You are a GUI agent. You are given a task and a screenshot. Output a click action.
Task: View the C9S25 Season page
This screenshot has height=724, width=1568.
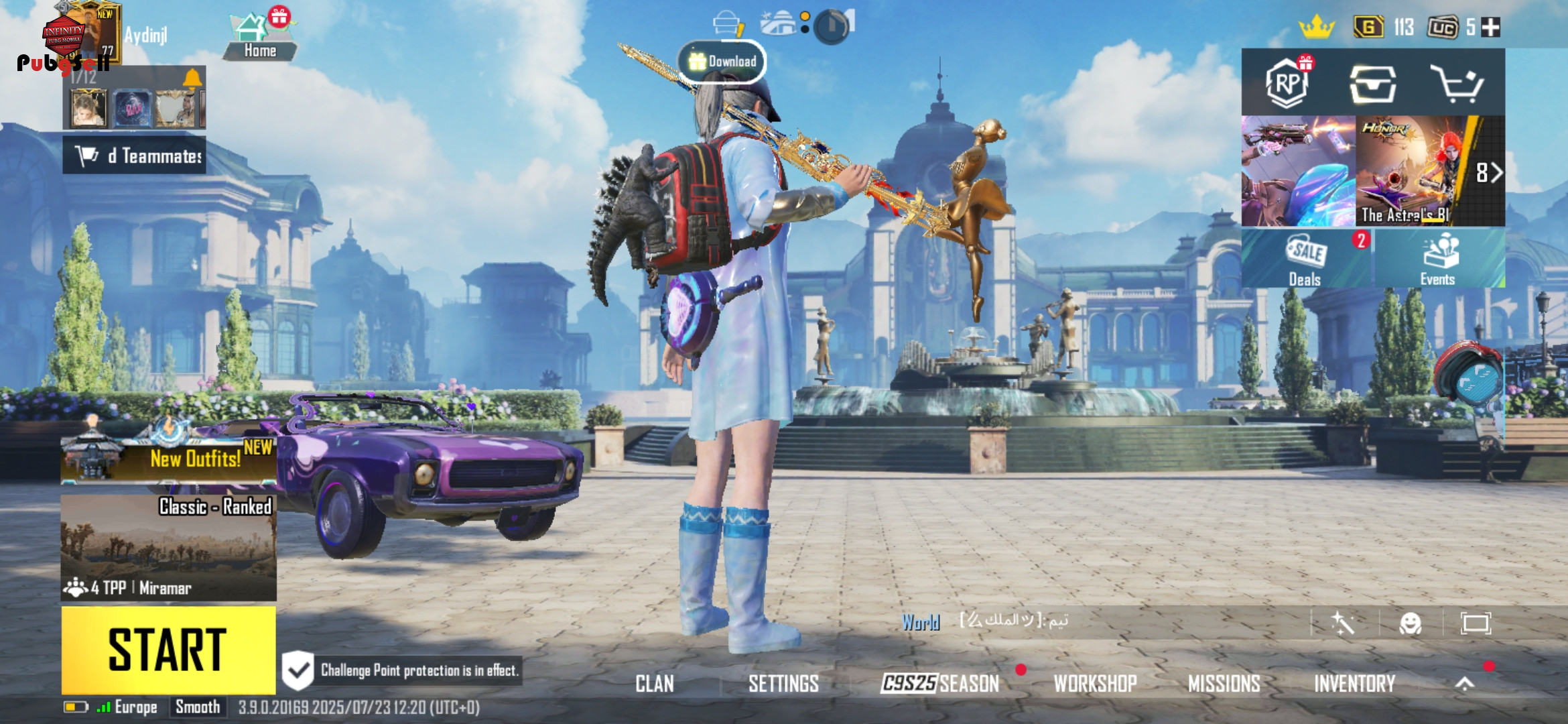[x=939, y=684]
